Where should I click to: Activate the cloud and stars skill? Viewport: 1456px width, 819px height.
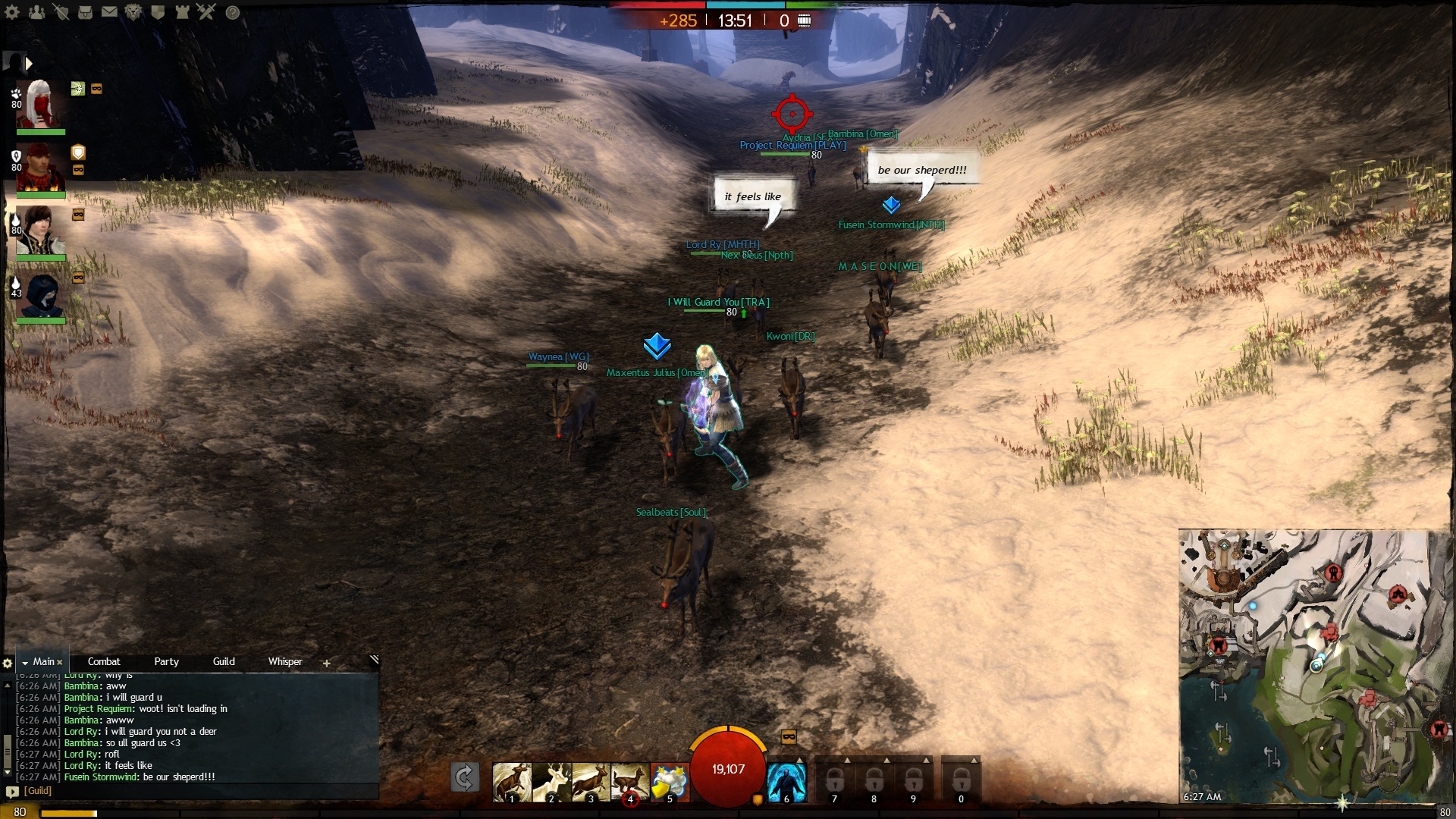point(669,781)
